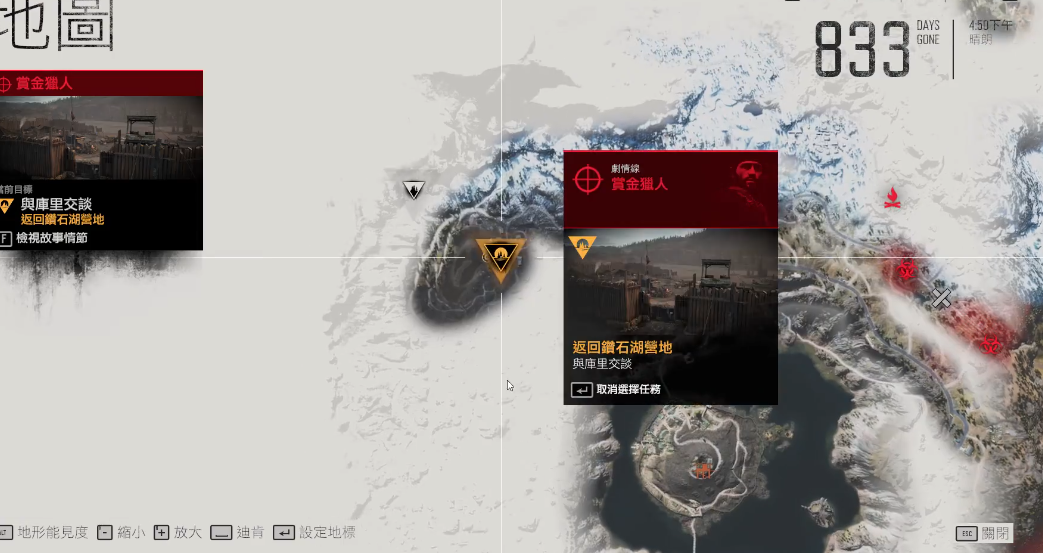Click the crossed-tools marker on the map
The height and width of the screenshot is (553, 1043).
[941, 297]
